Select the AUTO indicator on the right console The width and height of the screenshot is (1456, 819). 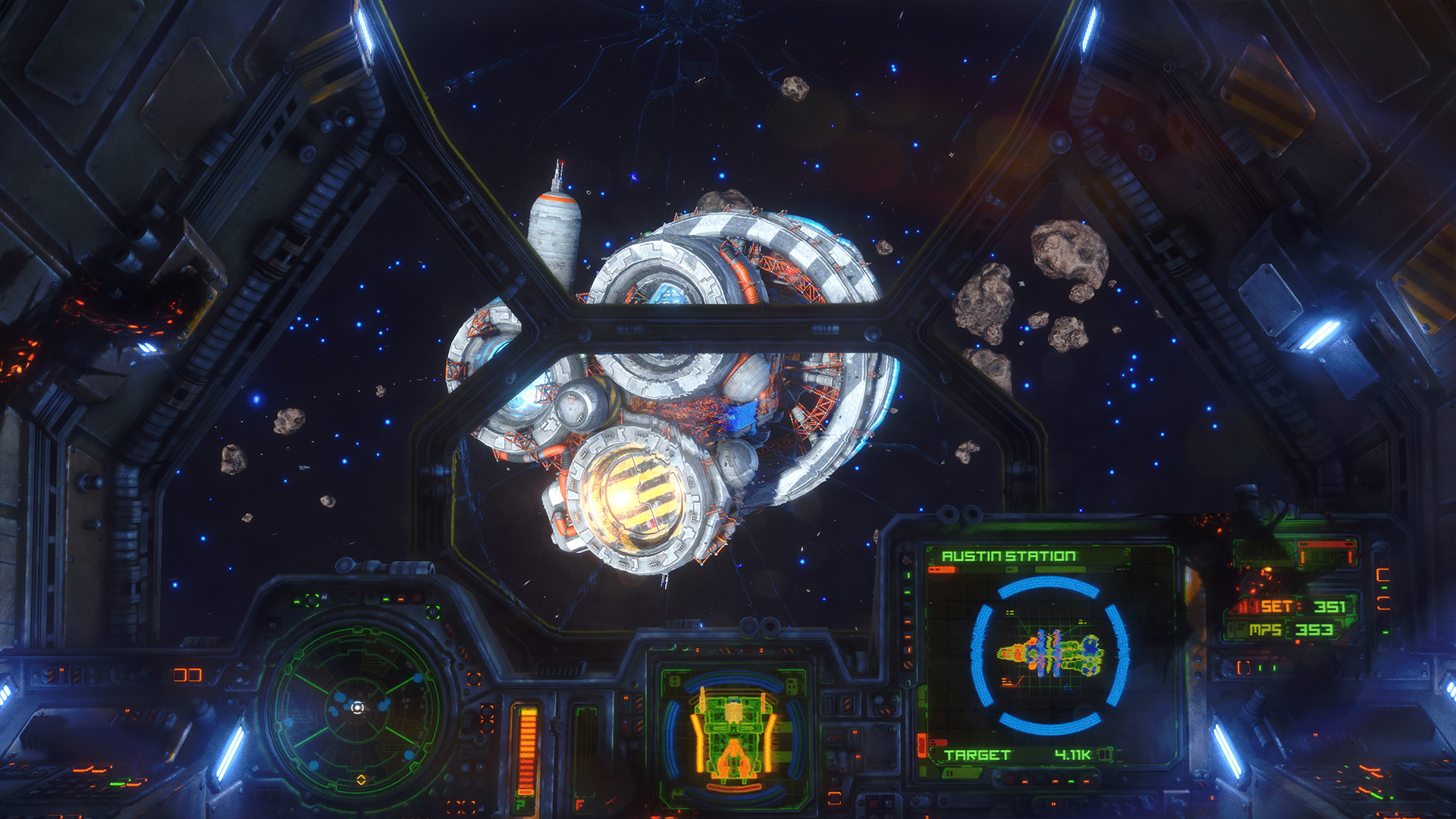click(1263, 554)
